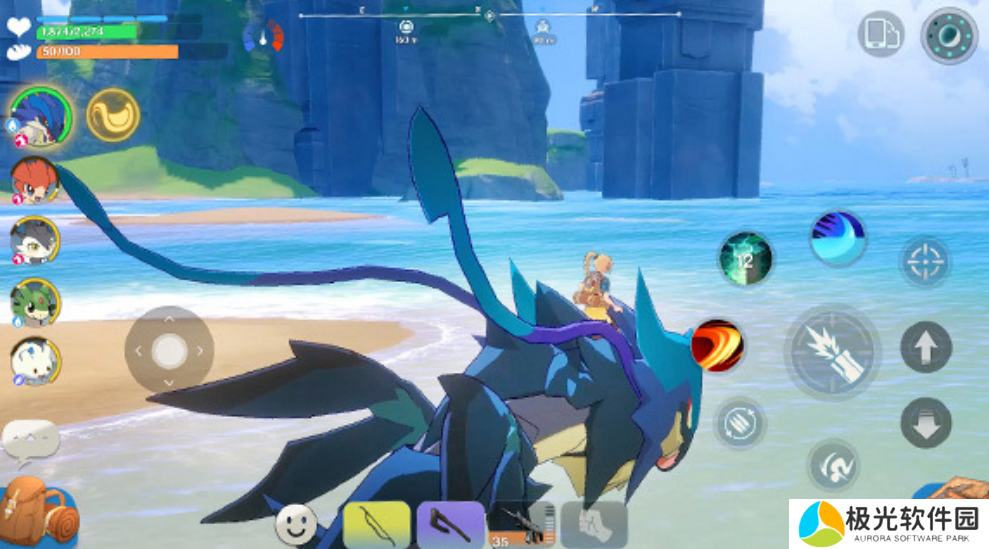The height and width of the screenshot is (549, 989).
Task: Switch to the red-haired creature portrait
Action: [x=35, y=181]
